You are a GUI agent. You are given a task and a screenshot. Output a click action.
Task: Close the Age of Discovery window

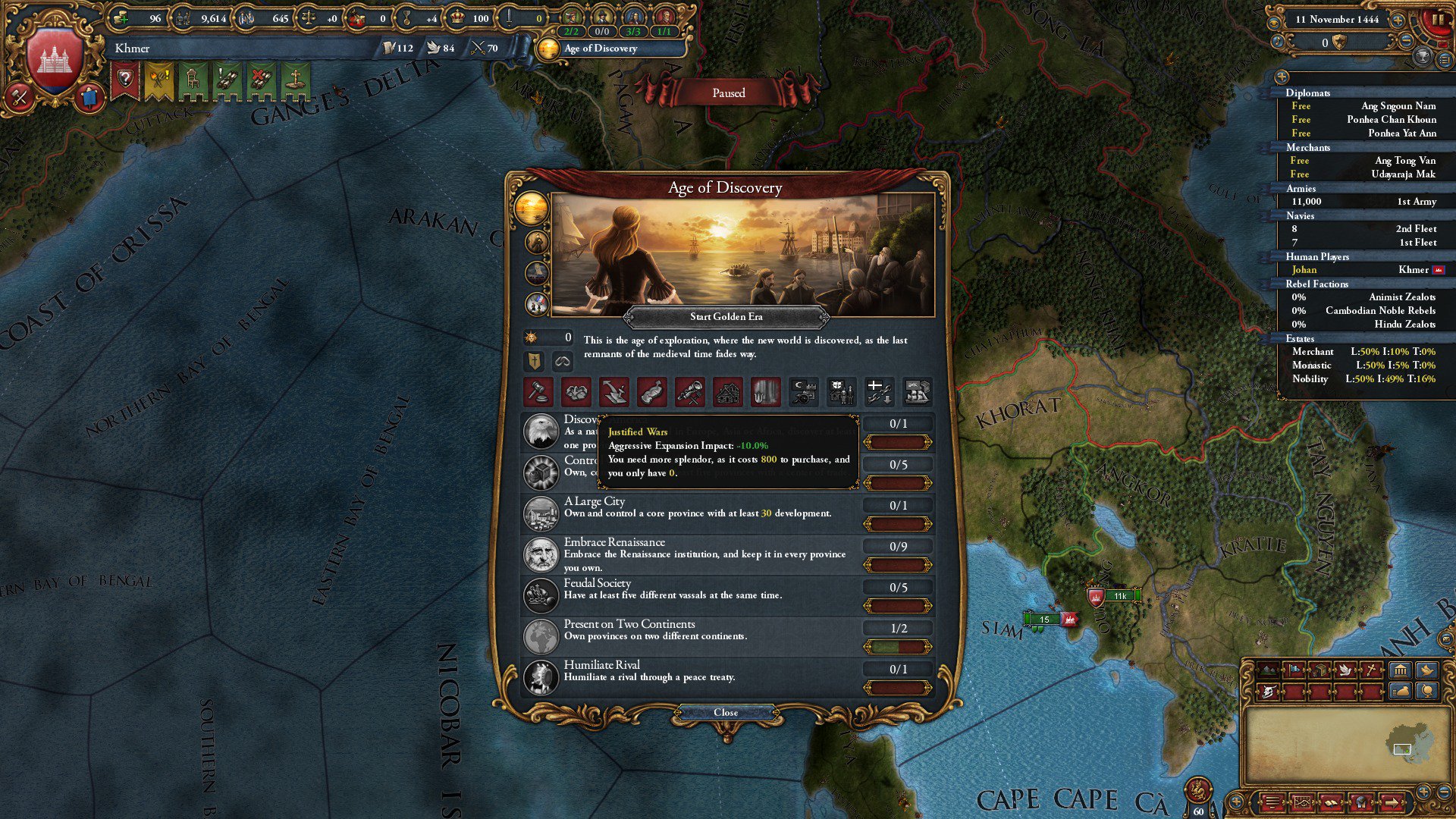[726, 712]
